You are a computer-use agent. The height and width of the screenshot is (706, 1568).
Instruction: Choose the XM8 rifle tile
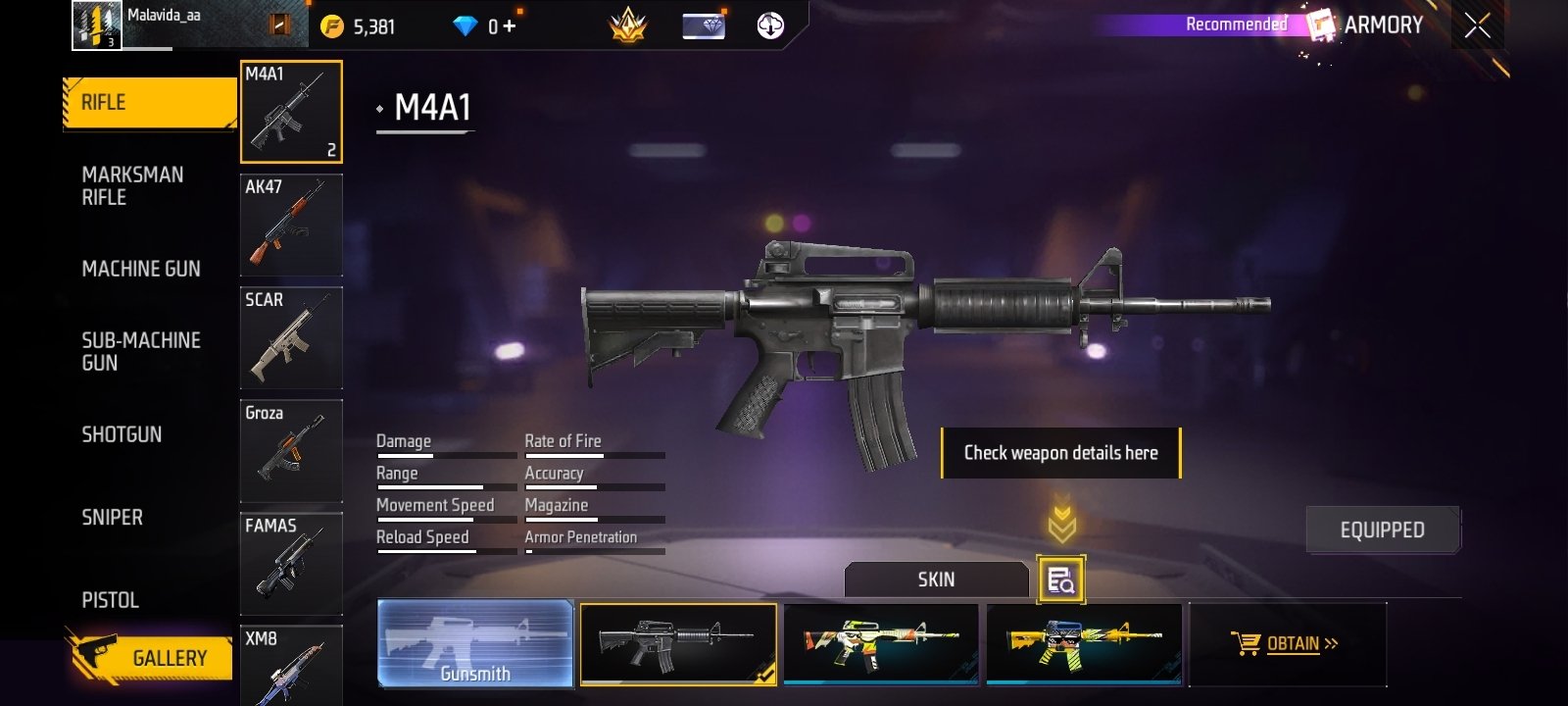(291, 667)
